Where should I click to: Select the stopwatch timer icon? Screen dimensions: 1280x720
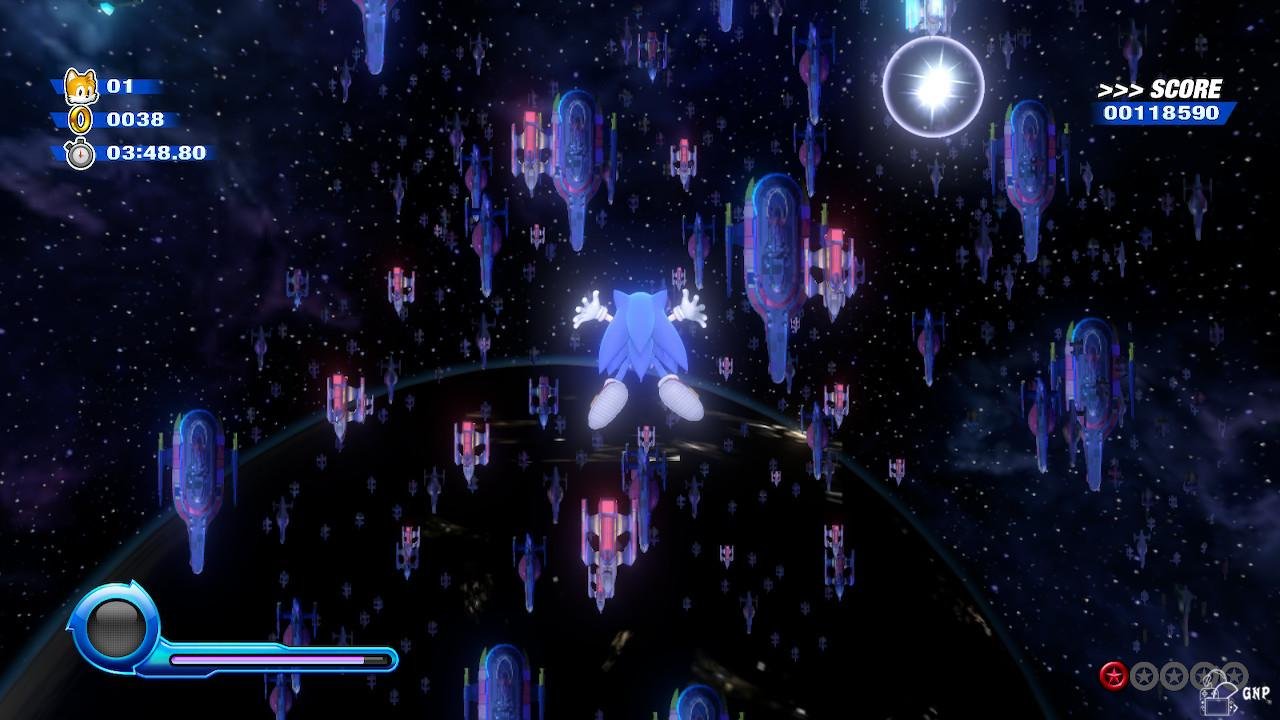pyautogui.click(x=80, y=153)
